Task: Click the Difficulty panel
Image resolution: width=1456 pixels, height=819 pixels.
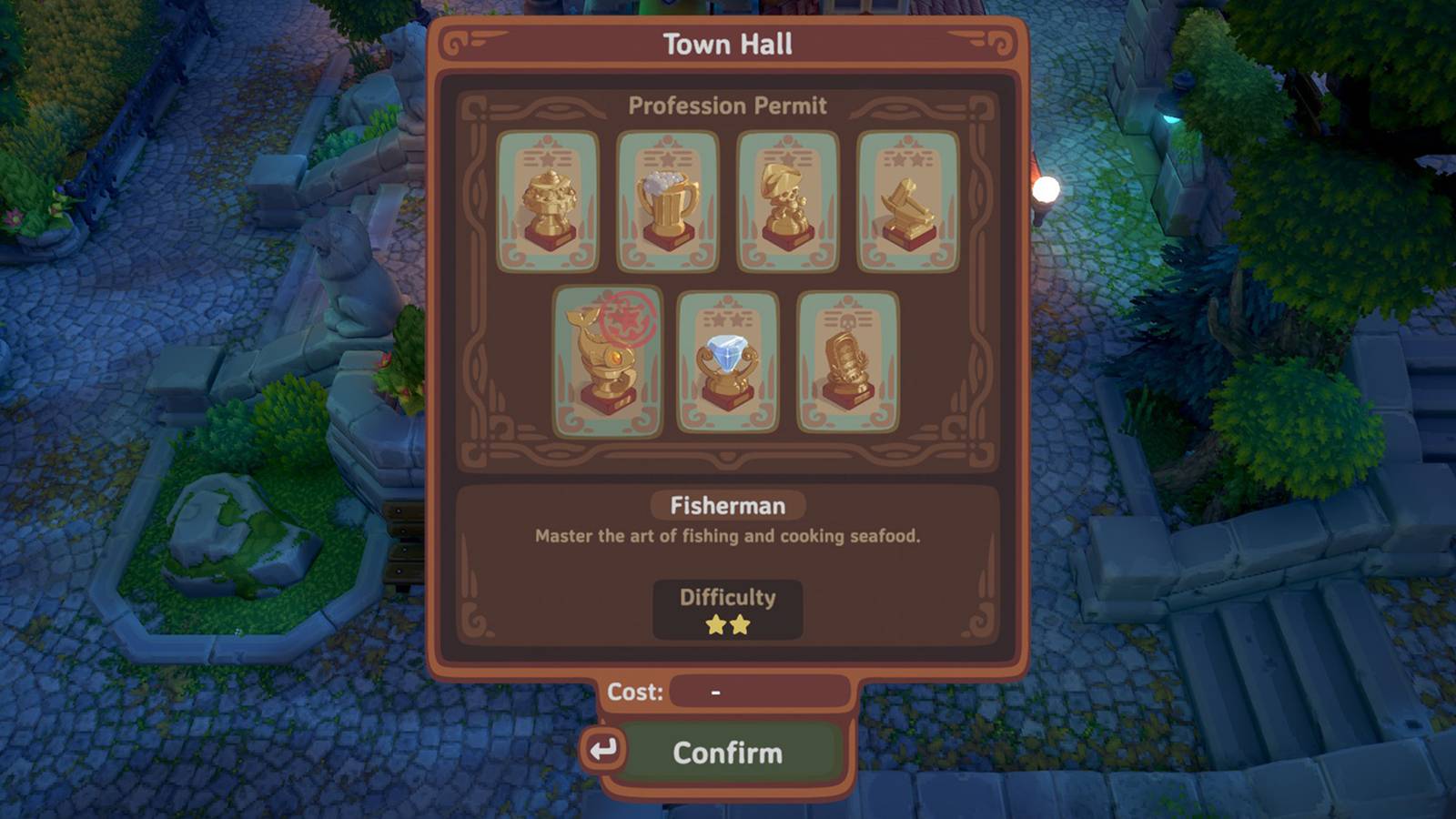Action: click(727, 610)
